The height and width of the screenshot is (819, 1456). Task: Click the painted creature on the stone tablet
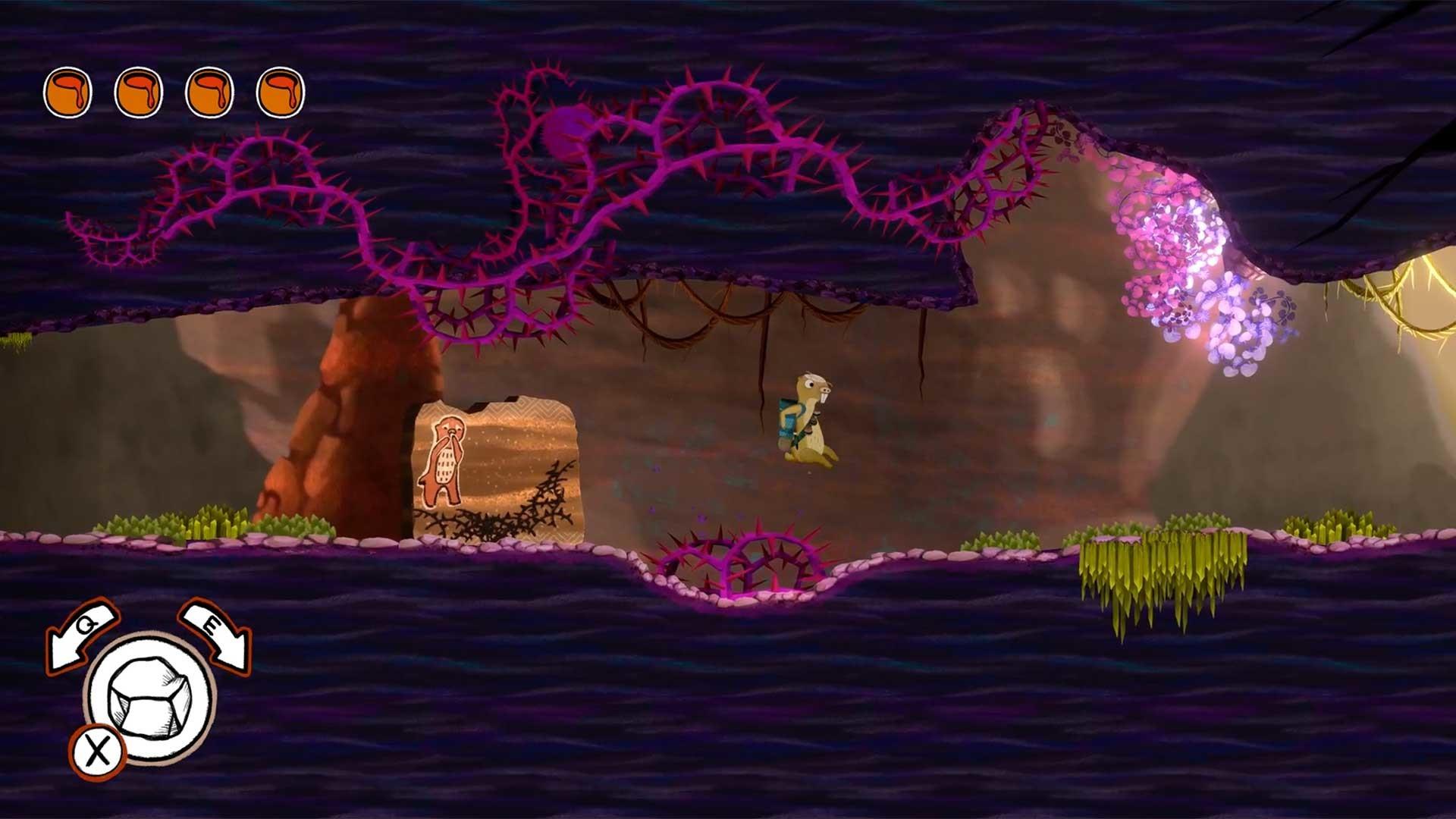[x=444, y=459]
